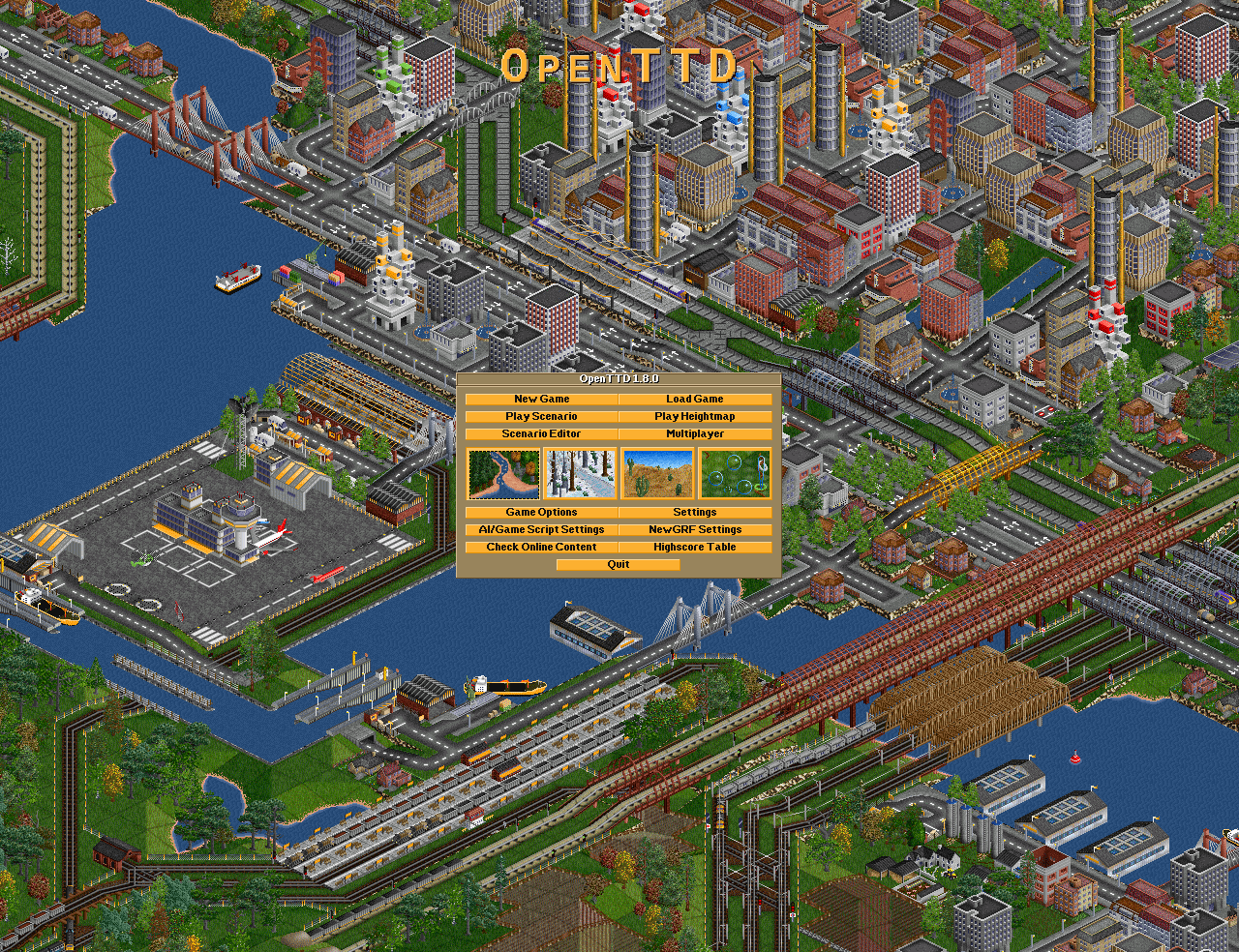Screen dimensions: 1239x952
Task: Choose the desert sub-tropical landscape
Action: coord(658,473)
